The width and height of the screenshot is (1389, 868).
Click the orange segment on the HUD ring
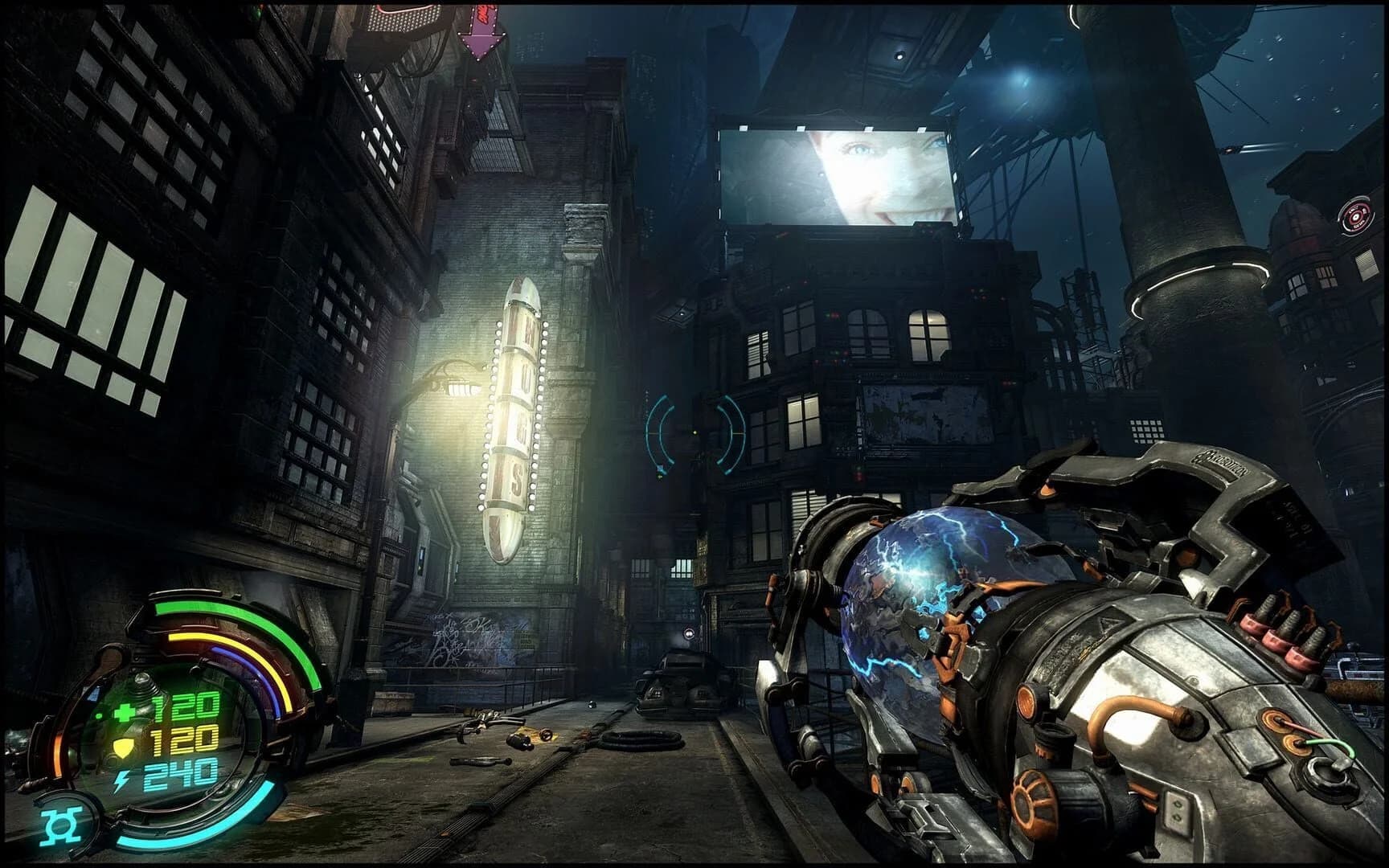coord(57,753)
